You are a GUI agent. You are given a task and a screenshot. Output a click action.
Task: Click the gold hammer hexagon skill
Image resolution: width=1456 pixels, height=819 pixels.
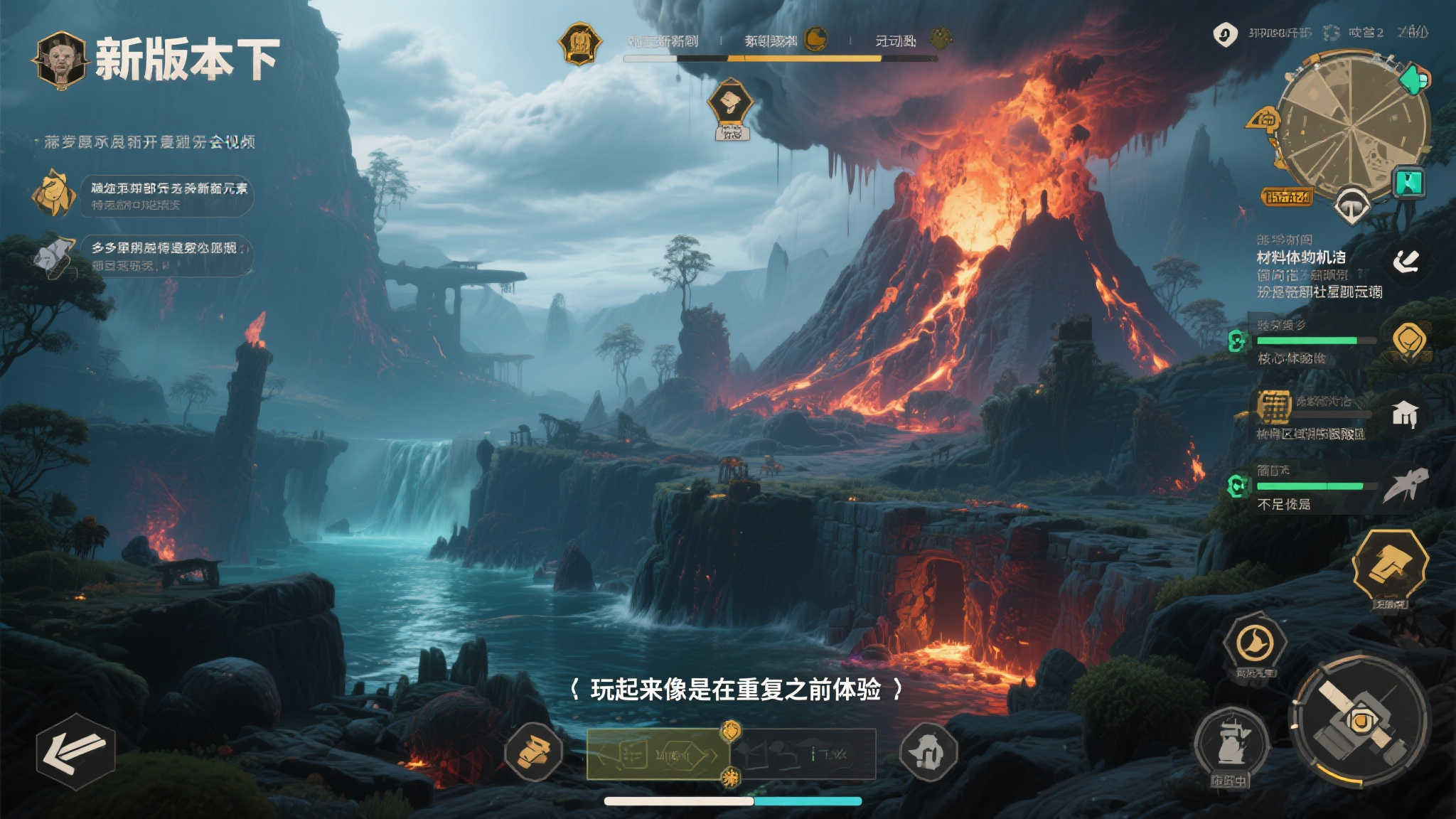coord(1390,566)
